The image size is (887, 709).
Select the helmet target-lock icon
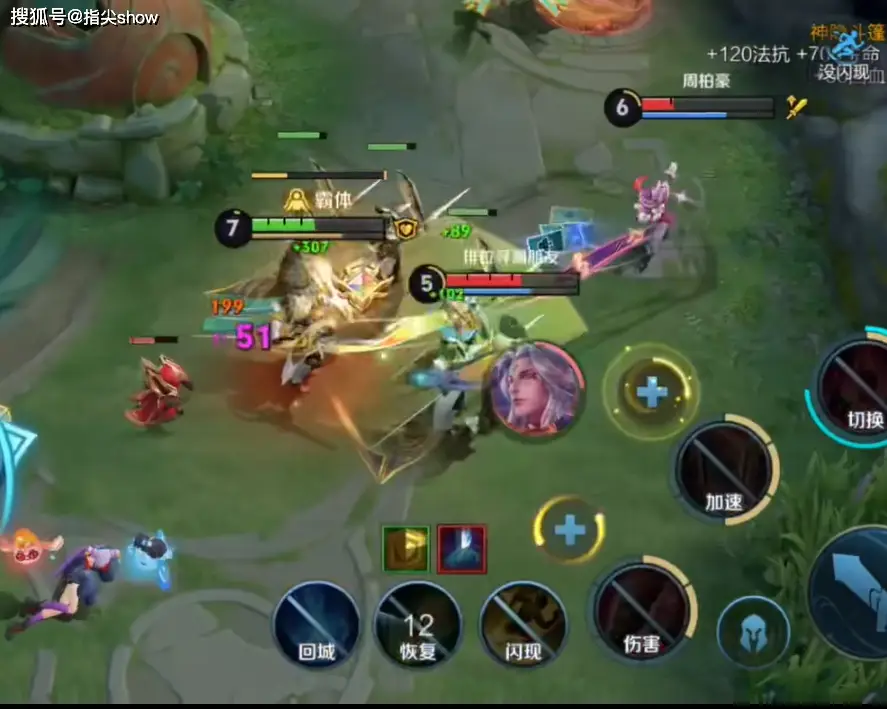click(753, 632)
